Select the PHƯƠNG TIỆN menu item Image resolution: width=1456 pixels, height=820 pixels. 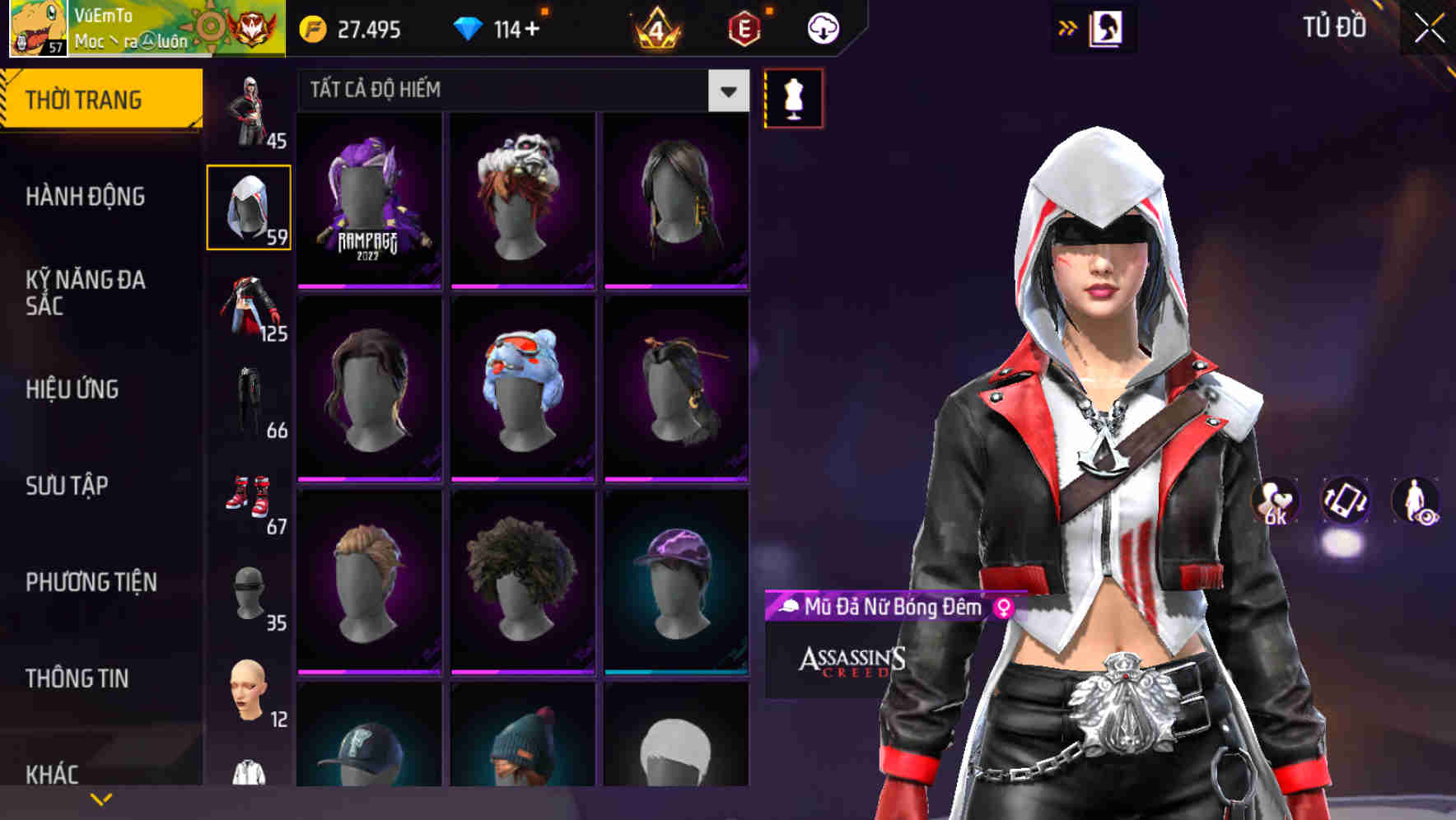point(91,582)
